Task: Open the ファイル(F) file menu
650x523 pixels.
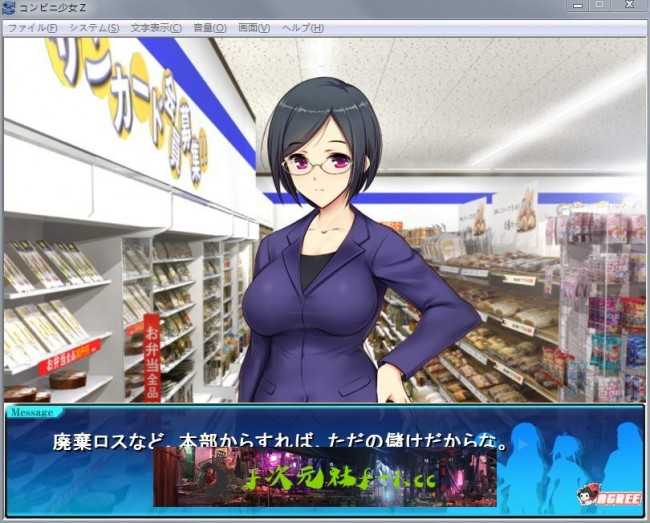Action: click(32, 28)
